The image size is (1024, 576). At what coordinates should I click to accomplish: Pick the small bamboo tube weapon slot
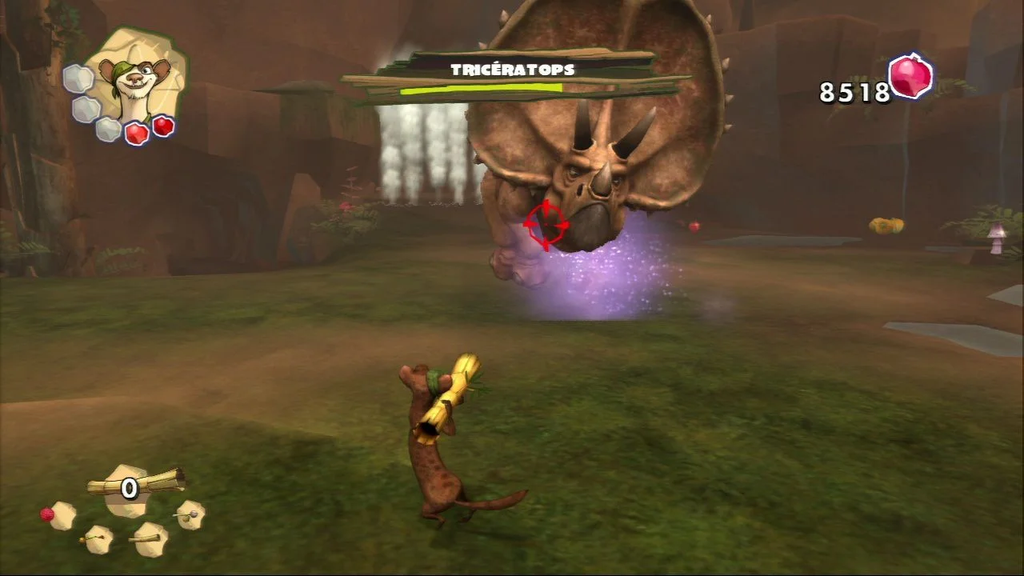pyautogui.click(x=150, y=538)
